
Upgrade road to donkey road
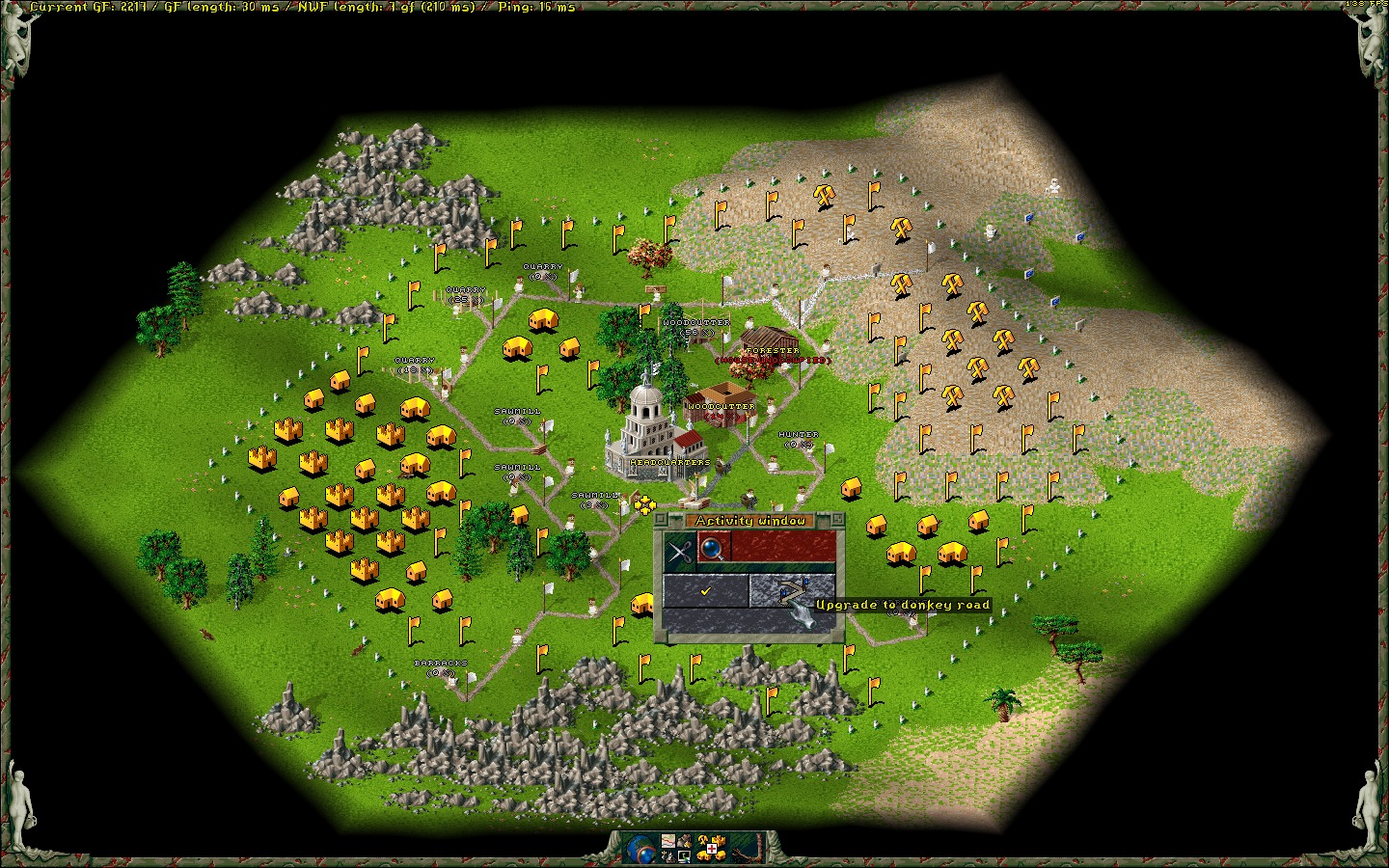click(x=792, y=591)
